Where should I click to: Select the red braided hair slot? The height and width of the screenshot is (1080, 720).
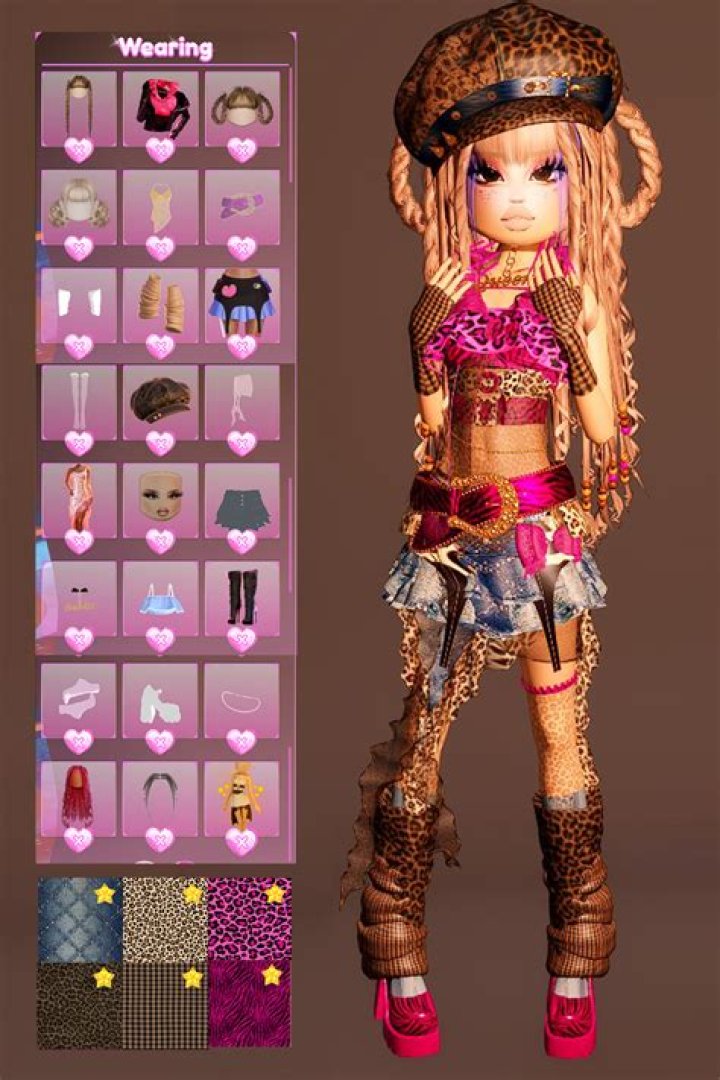(x=79, y=797)
